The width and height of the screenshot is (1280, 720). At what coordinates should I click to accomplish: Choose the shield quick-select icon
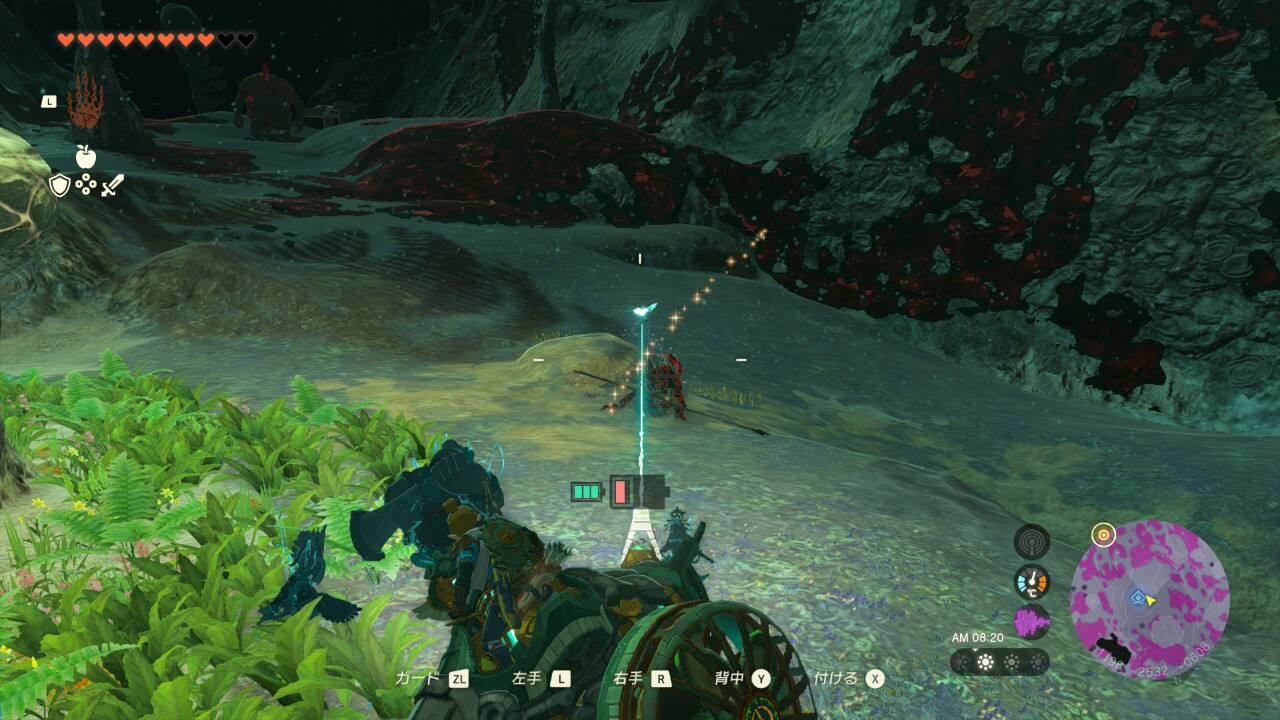pyautogui.click(x=60, y=185)
